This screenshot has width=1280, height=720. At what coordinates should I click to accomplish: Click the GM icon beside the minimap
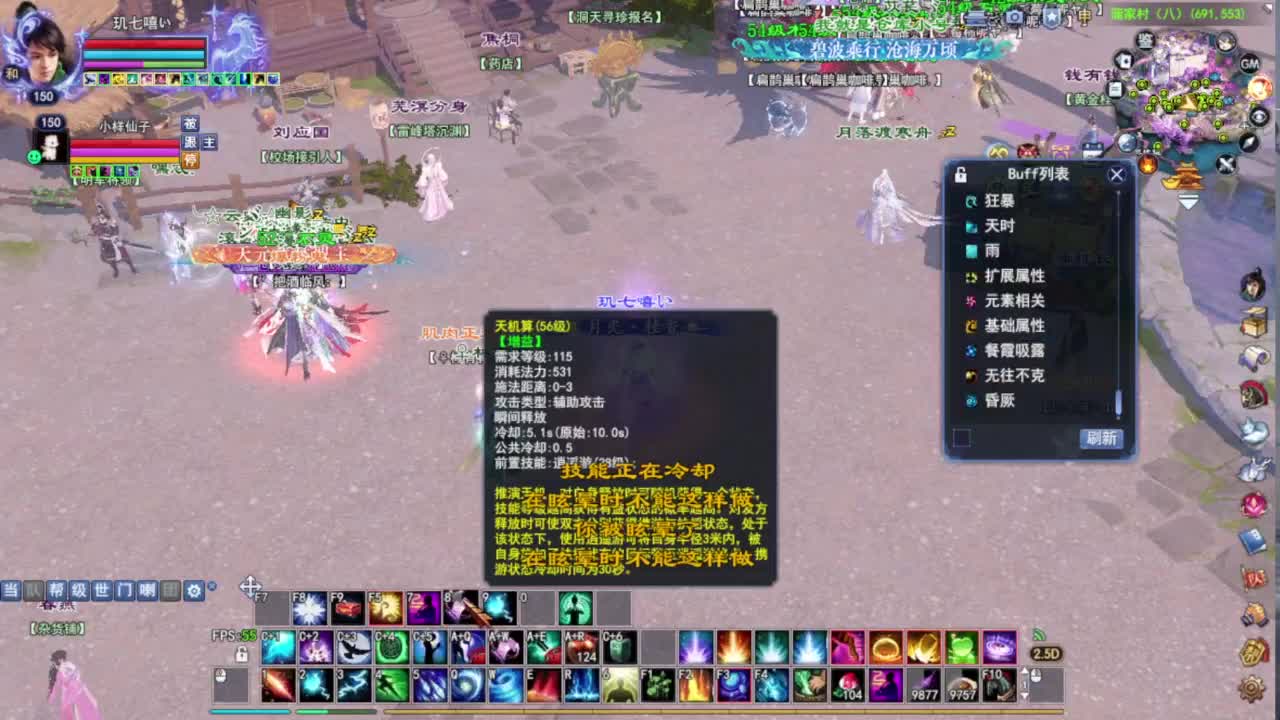coord(1249,63)
